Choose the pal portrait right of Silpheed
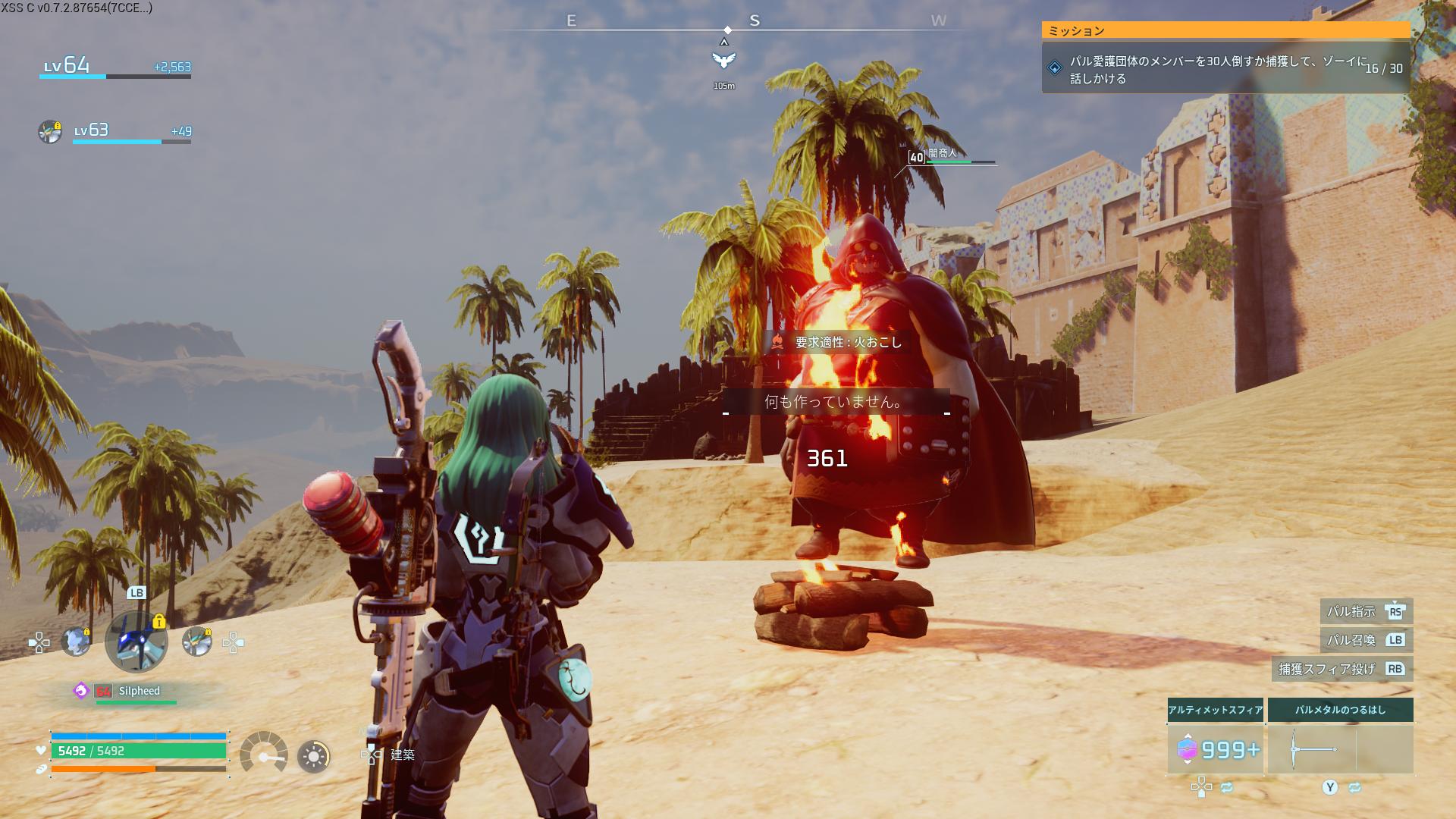The width and height of the screenshot is (1456, 819). 197,642
